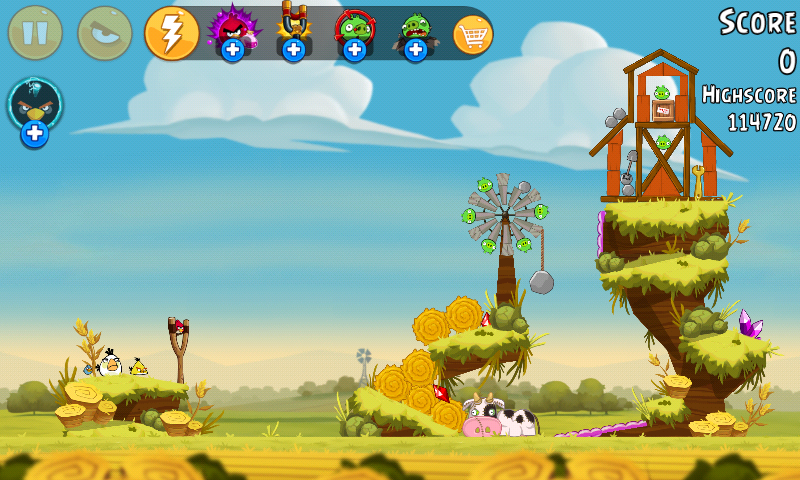The image size is (800, 480).
Task: Select the purple Power Potion bird power-up
Action: click(x=232, y=30)
